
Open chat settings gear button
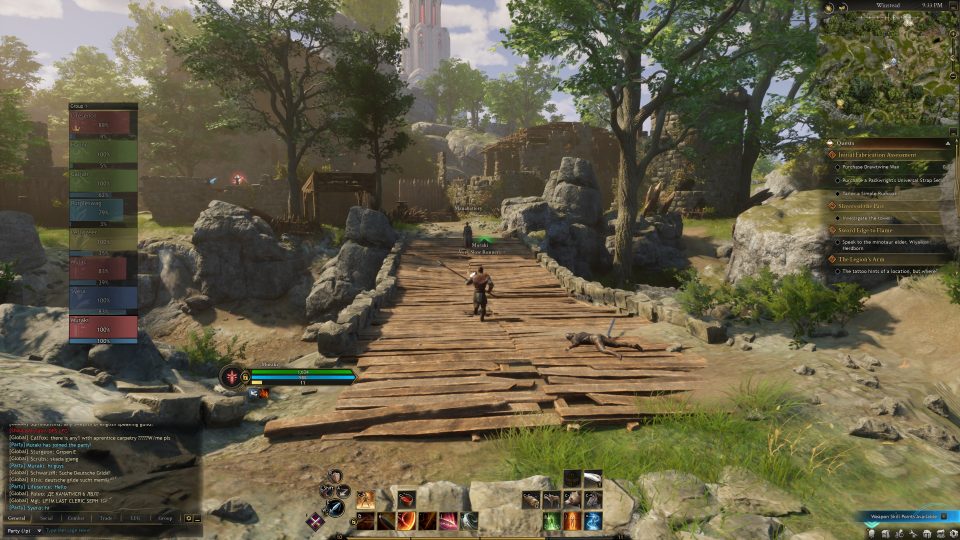(x=188, y=518)
